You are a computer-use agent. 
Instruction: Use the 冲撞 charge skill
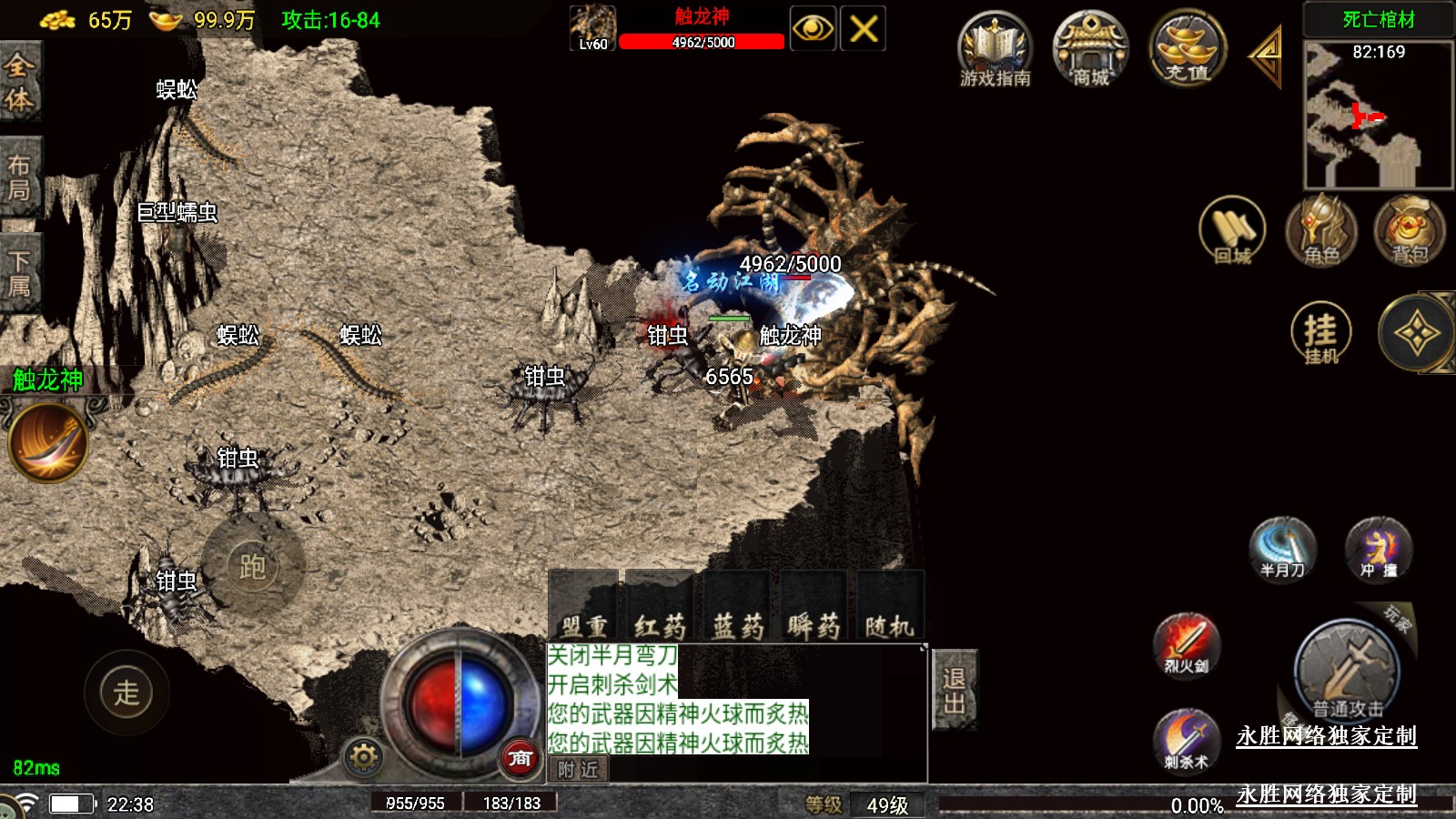(x=1378, y=550)
